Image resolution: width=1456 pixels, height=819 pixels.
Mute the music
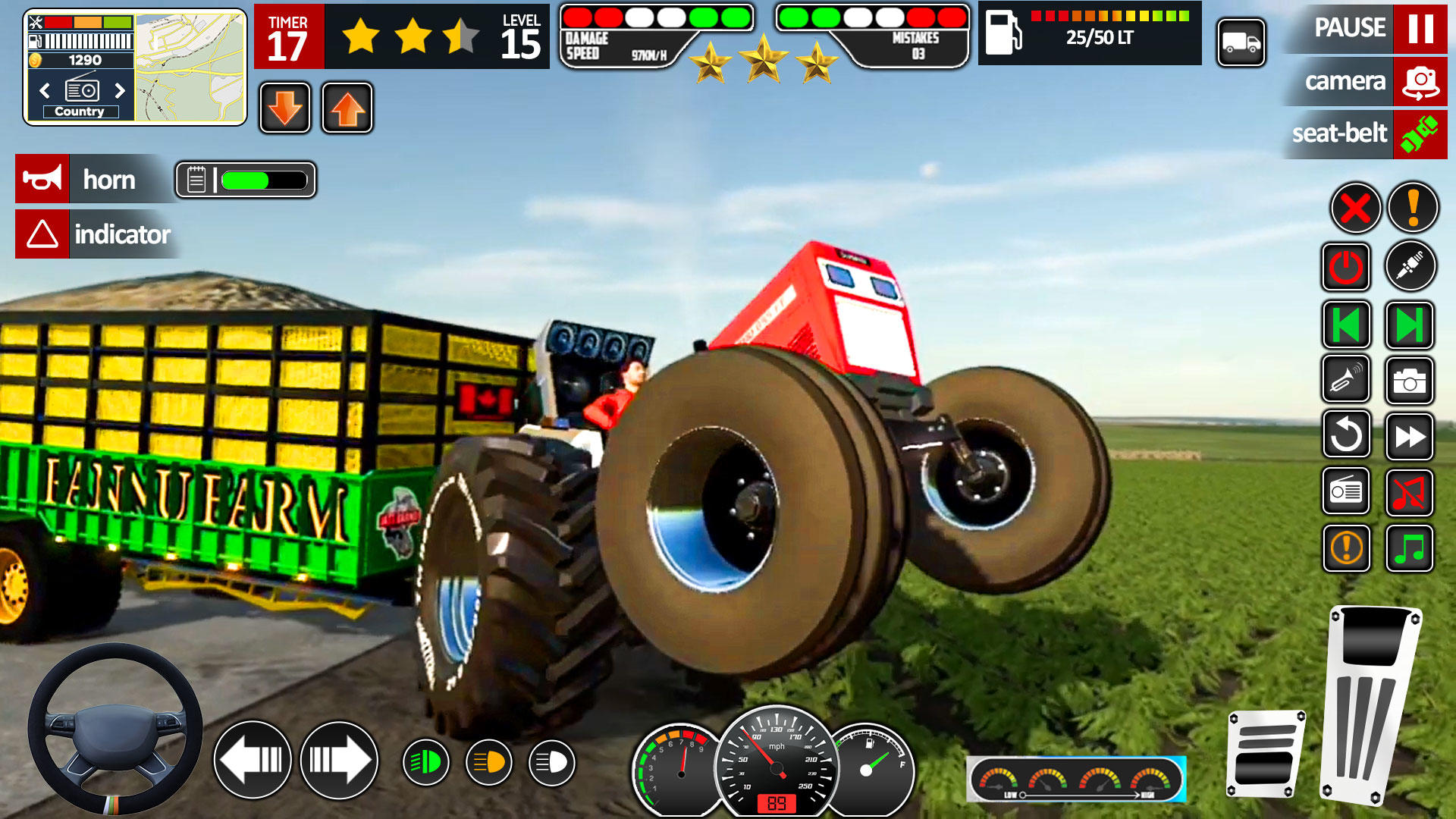(1409, 493)
